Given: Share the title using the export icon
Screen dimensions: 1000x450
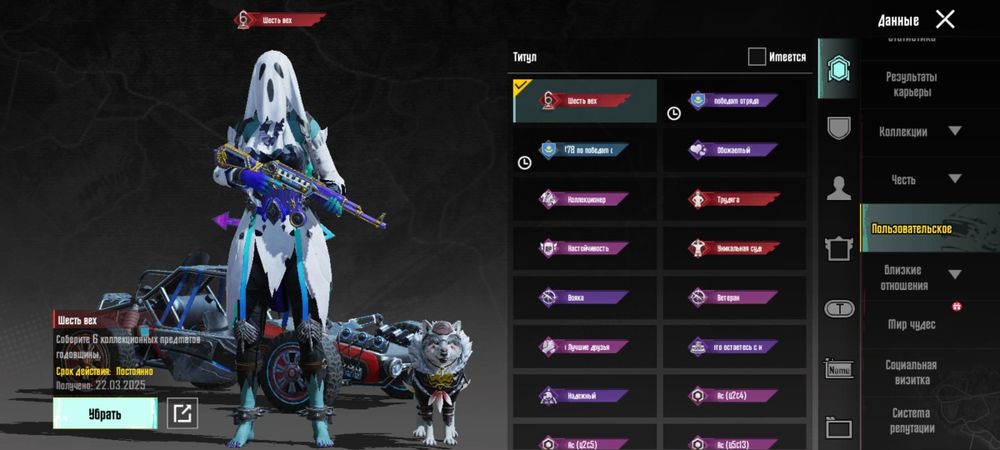Looking at the screenshot, I should click(182, 413).
